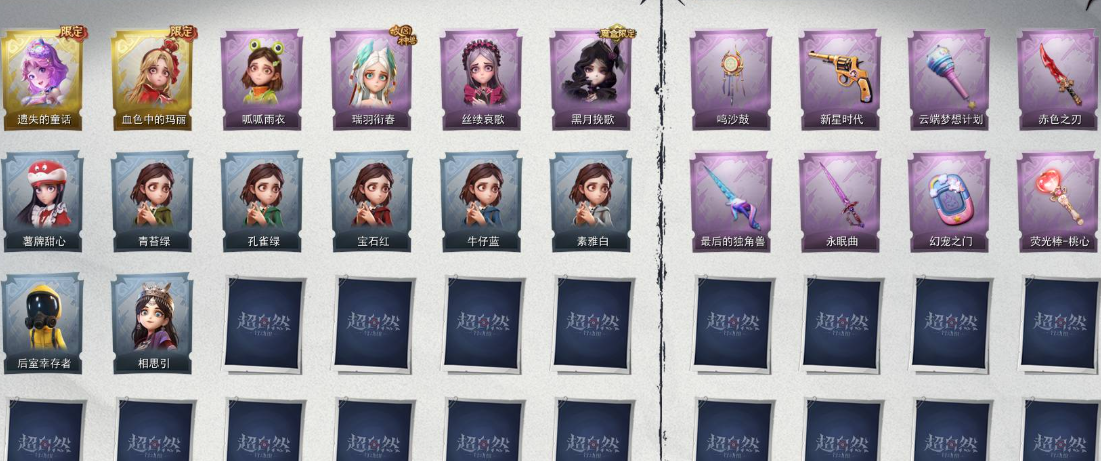Image resolution: width=1101 pixels, height=461 pixels.
Task: Pick the 瑞羽衔春 costume card
Action: (372, 78)
